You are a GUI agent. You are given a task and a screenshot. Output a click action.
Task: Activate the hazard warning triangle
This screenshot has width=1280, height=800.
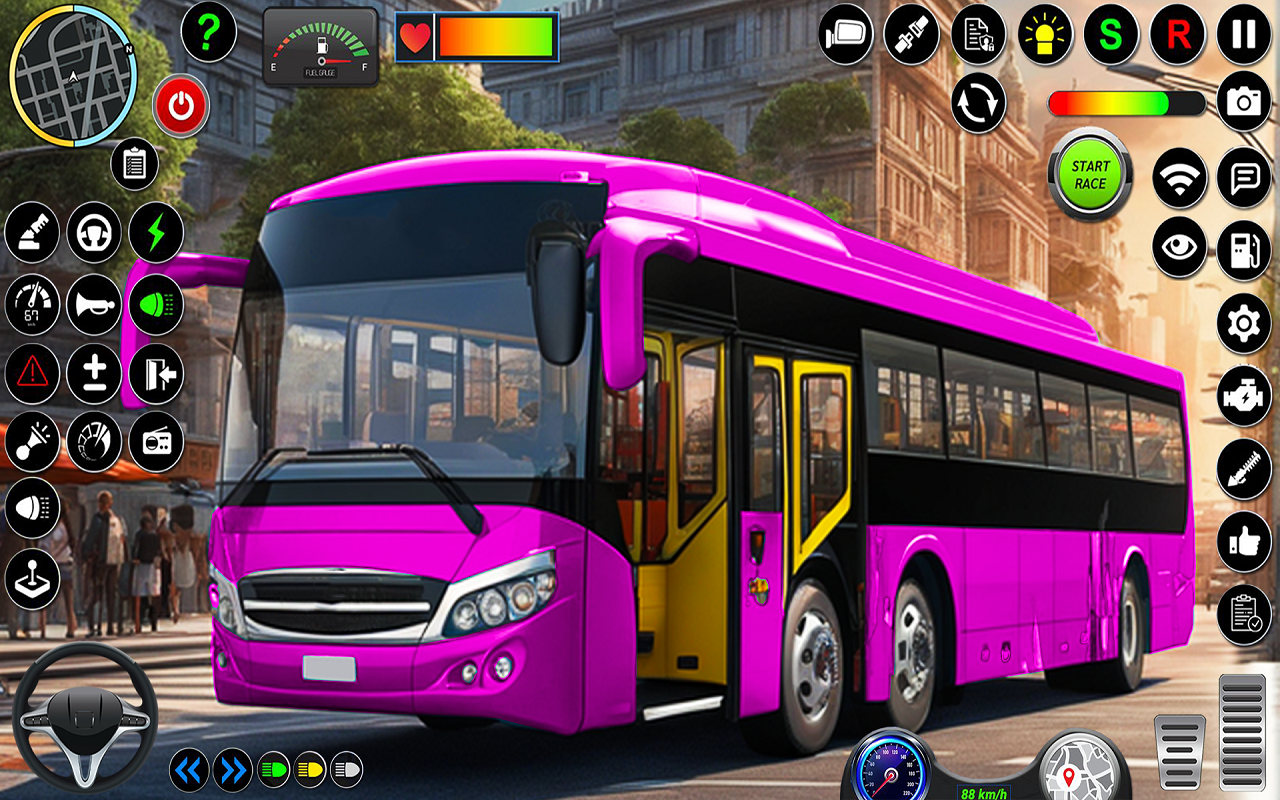33,373
